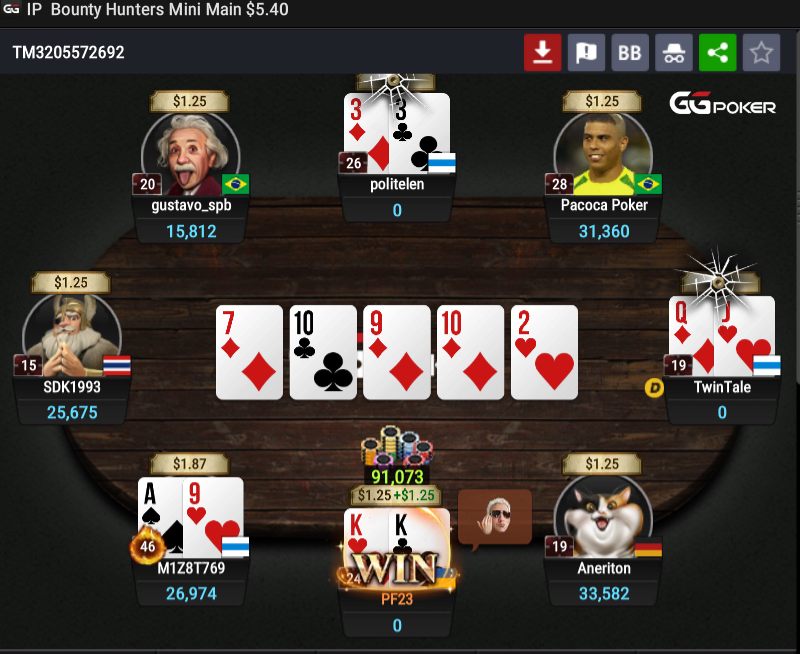Image resolution: width=800 pixels, height=654 pixels.
Task: Open Aneriton's cat avatar
Action: point(602,516)
